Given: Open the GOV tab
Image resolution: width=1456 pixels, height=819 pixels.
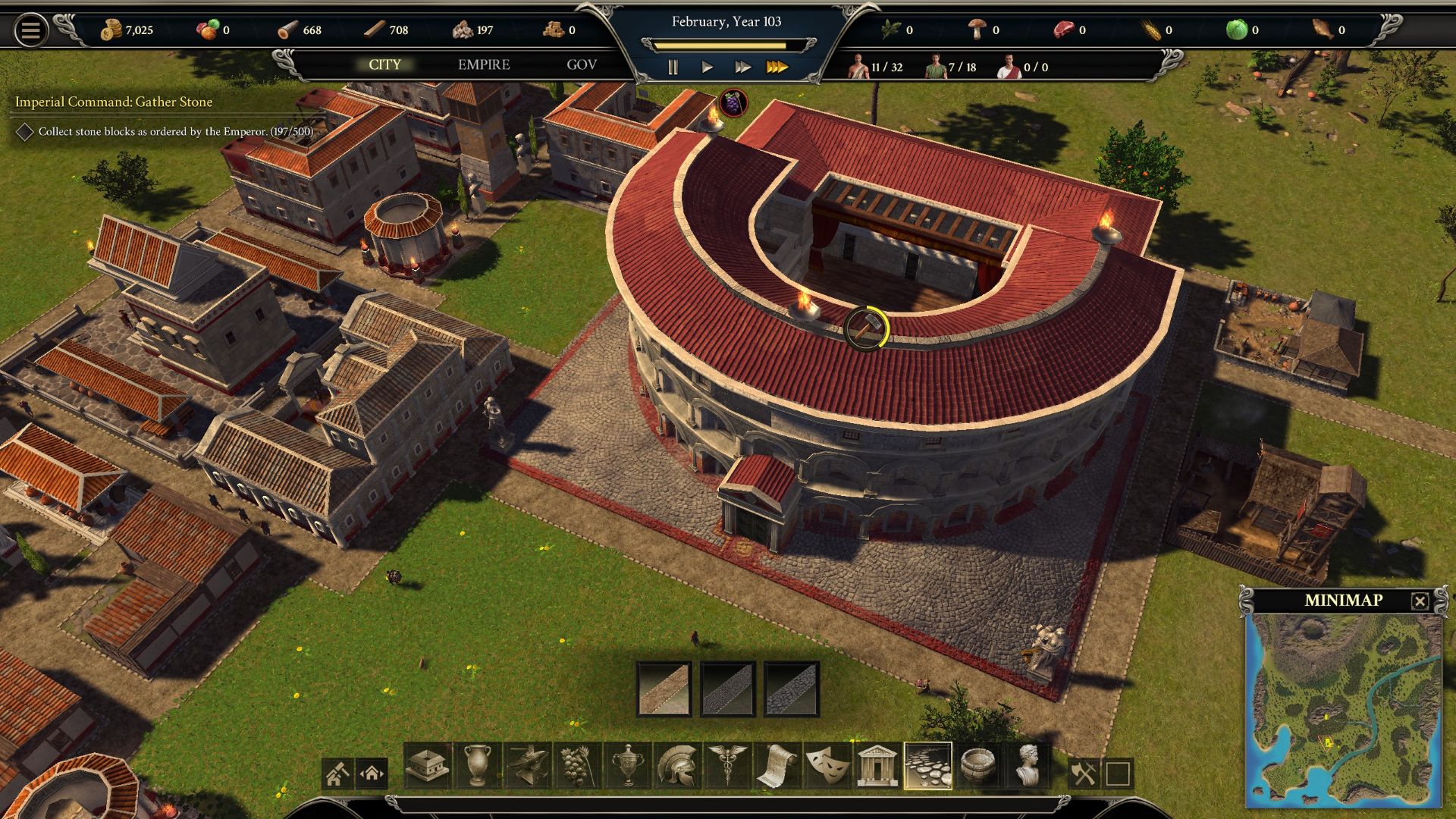Looking at the screenshot, I should tap(582, 65).
